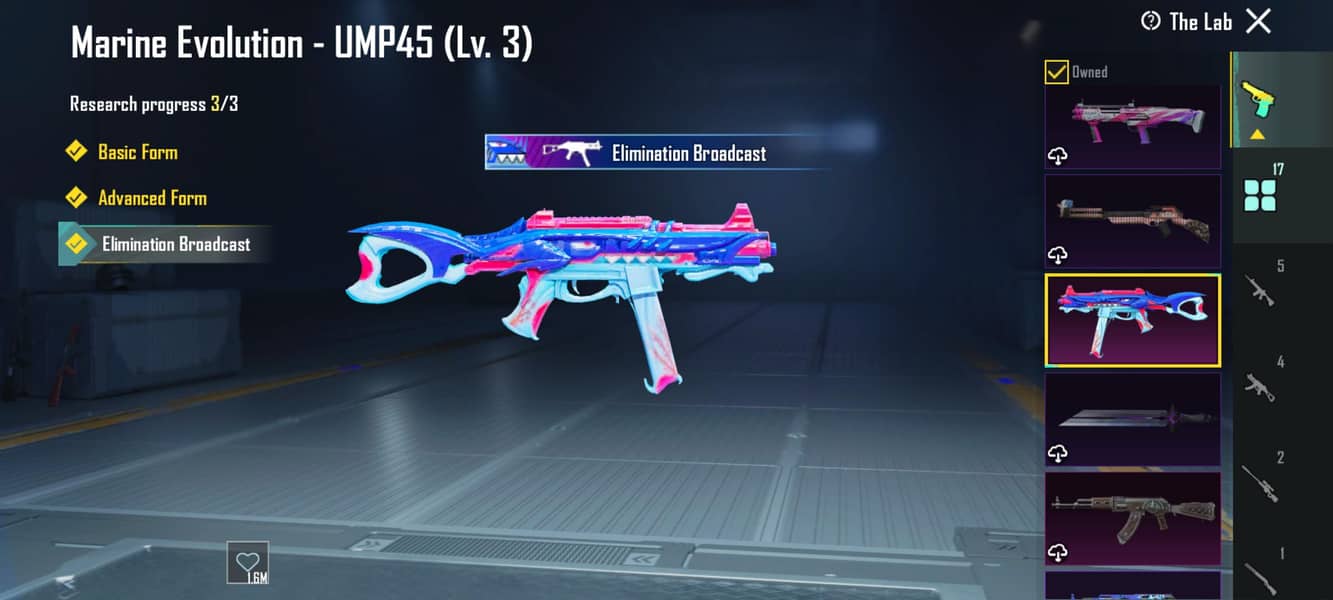Open The Lab help question mark

click(1151, 21)
